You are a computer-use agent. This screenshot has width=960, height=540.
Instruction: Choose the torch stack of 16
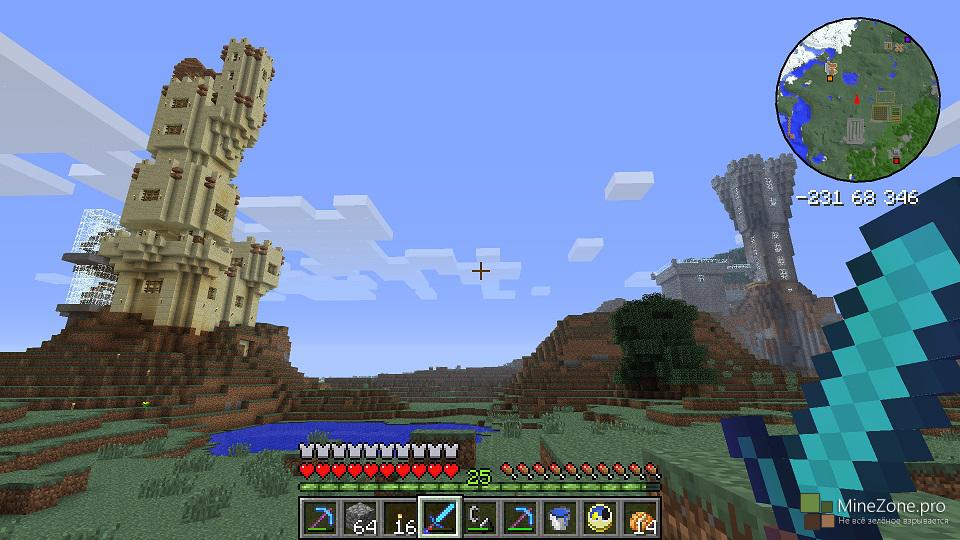(x=400, y=517)
